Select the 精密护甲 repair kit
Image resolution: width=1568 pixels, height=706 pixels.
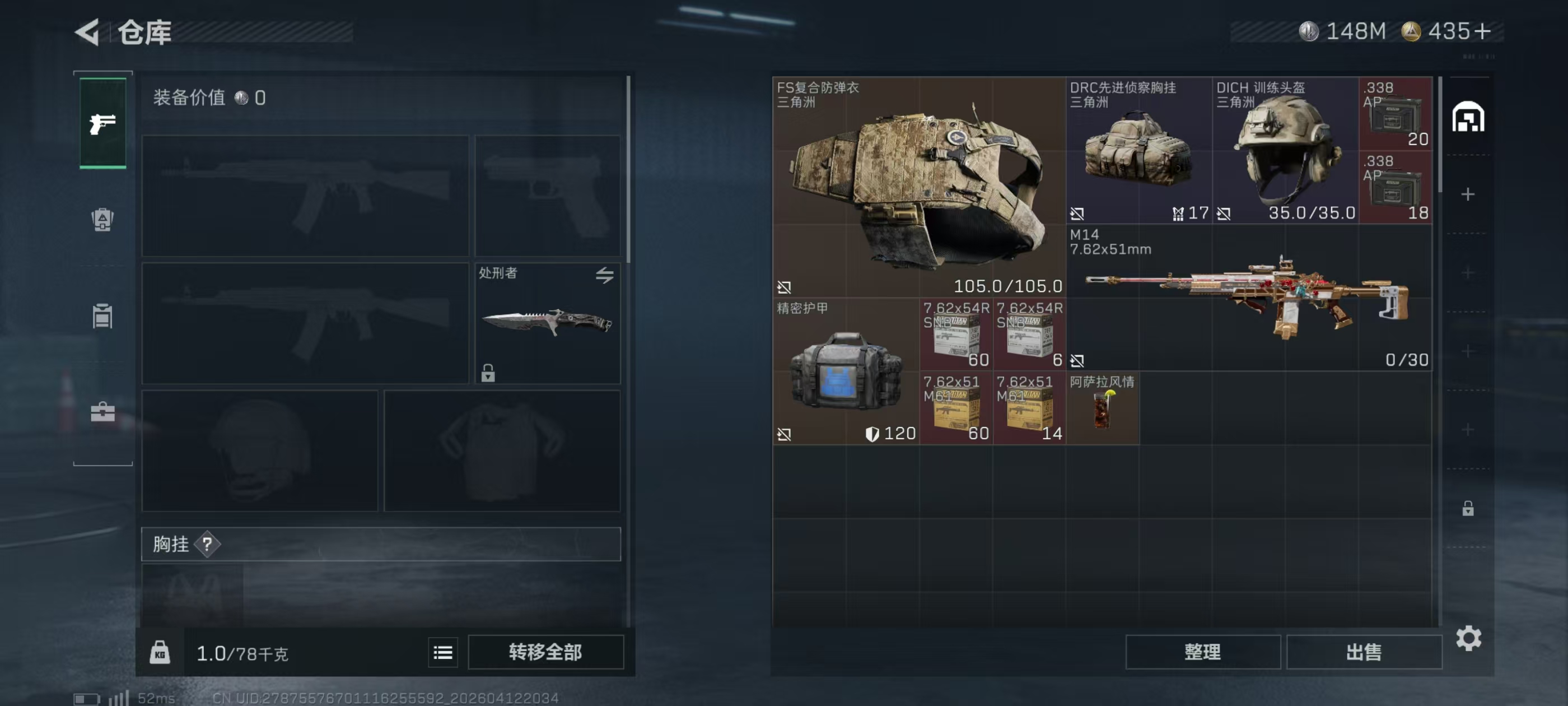[846, 371]
